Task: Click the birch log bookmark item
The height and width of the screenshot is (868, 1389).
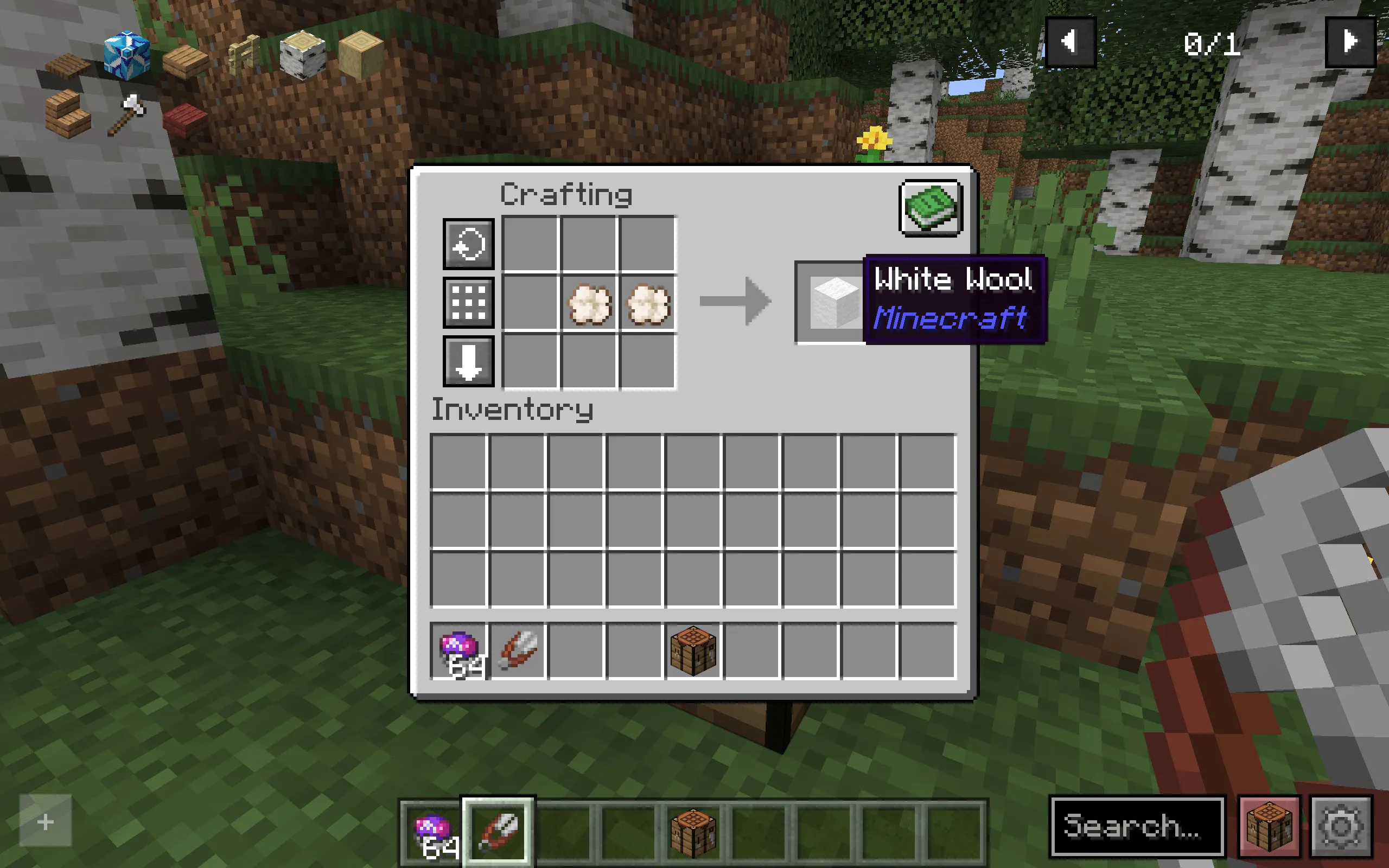Action: click(x=301, y=55)
